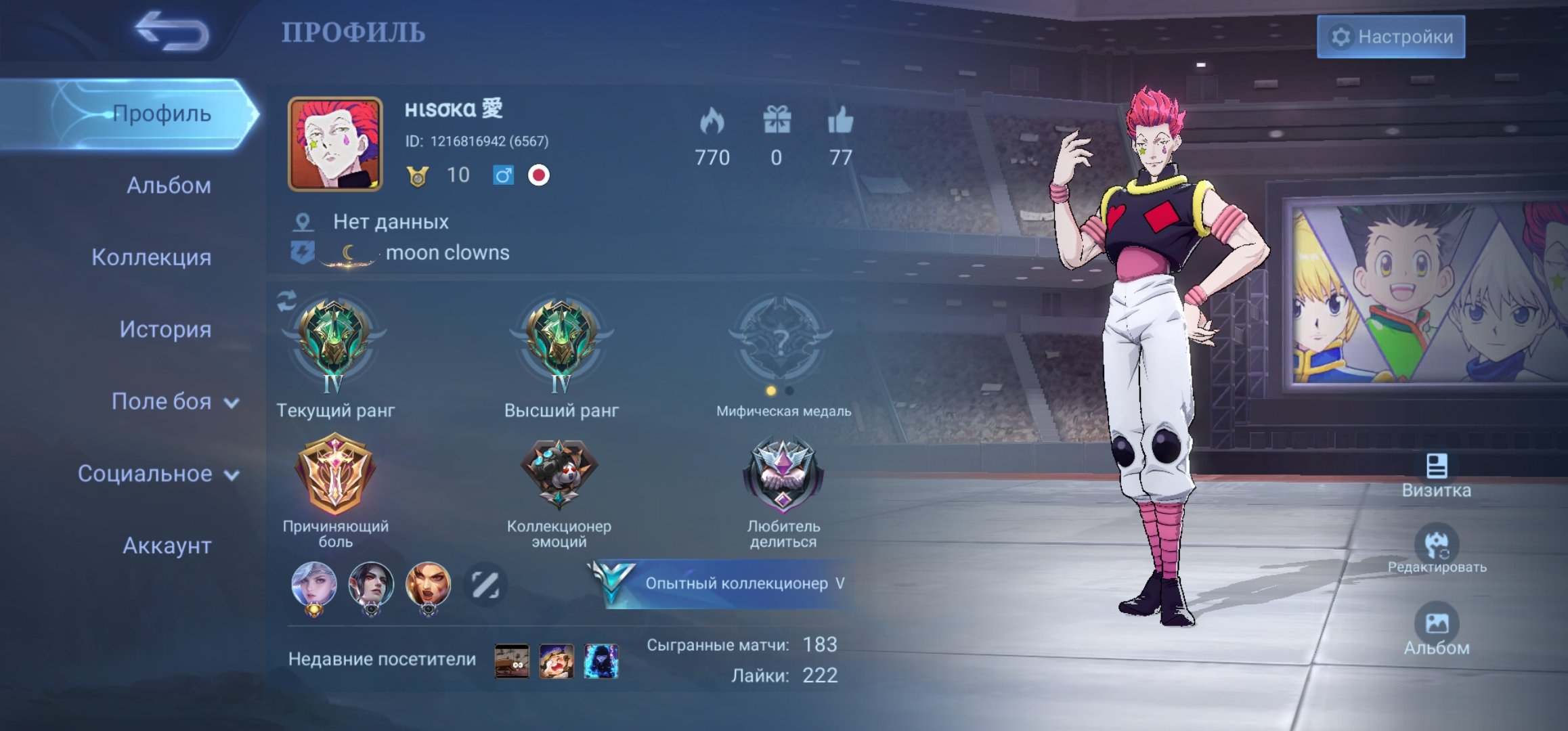Switch to the Альбом sidebar tab
This screenshot has height=731, width=1568.
(x=169, y=185)
